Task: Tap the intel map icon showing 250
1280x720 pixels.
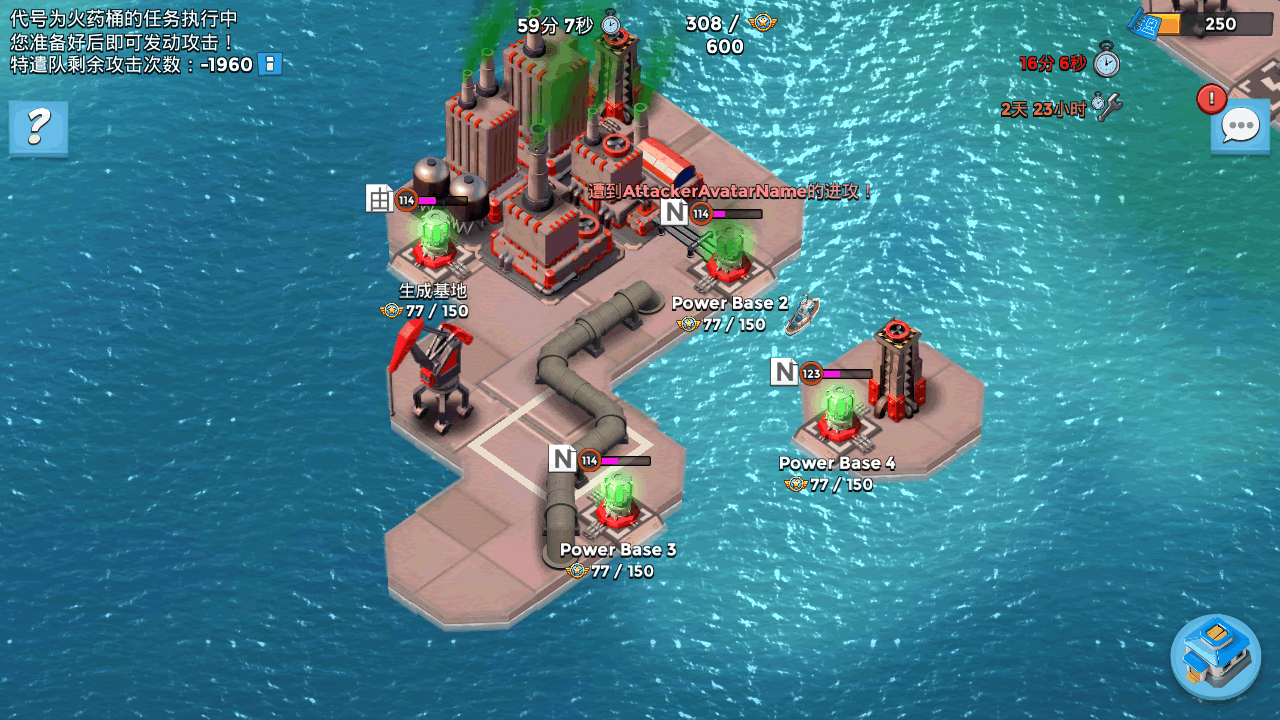Action: point(1145,24)
